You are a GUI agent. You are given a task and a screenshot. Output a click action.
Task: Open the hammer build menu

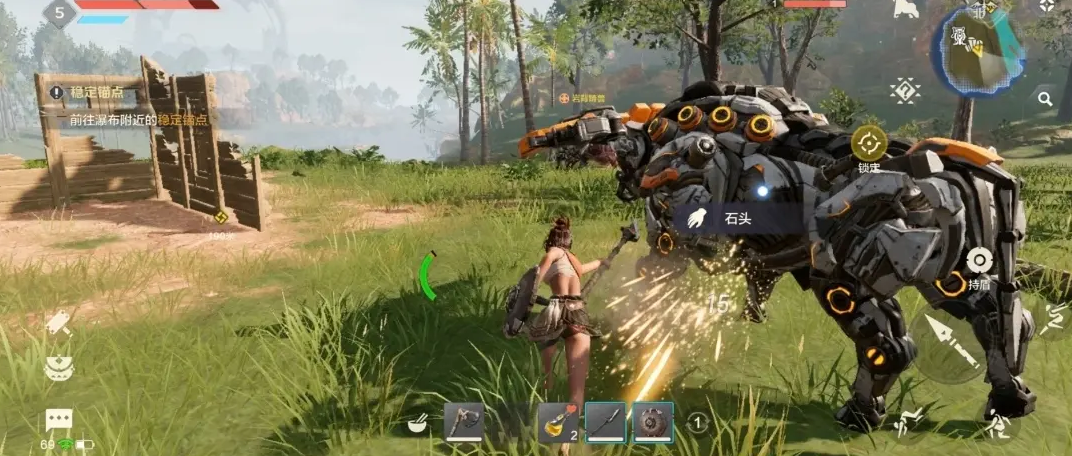tap(57, 322)
